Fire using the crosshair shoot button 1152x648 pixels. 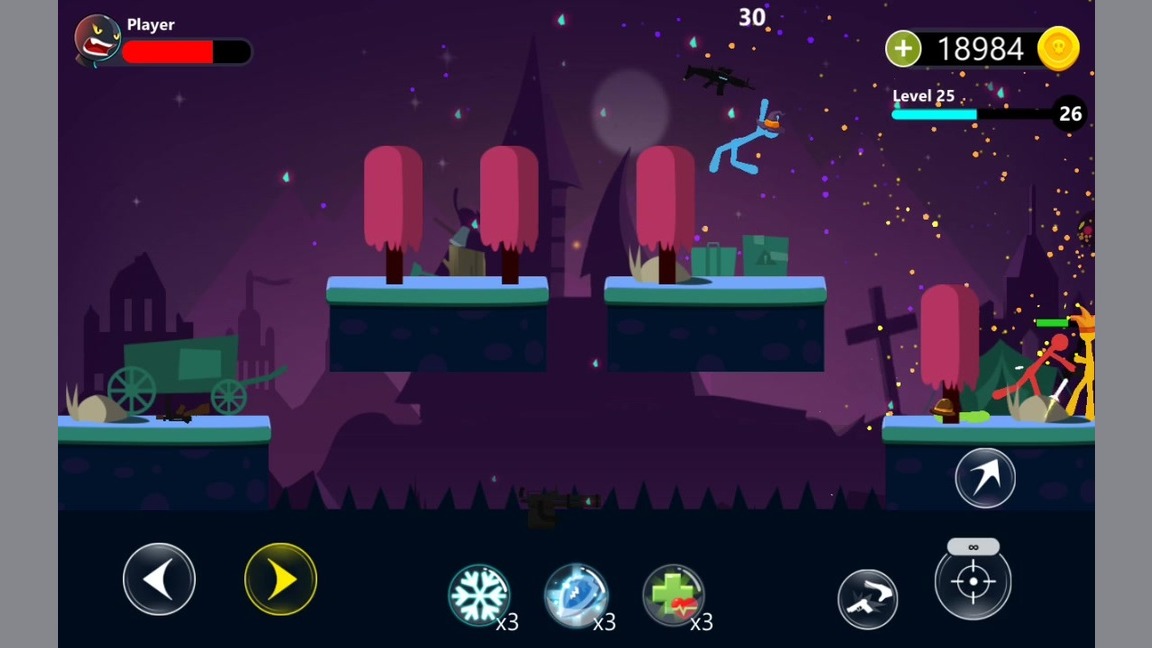coord(973,582)
